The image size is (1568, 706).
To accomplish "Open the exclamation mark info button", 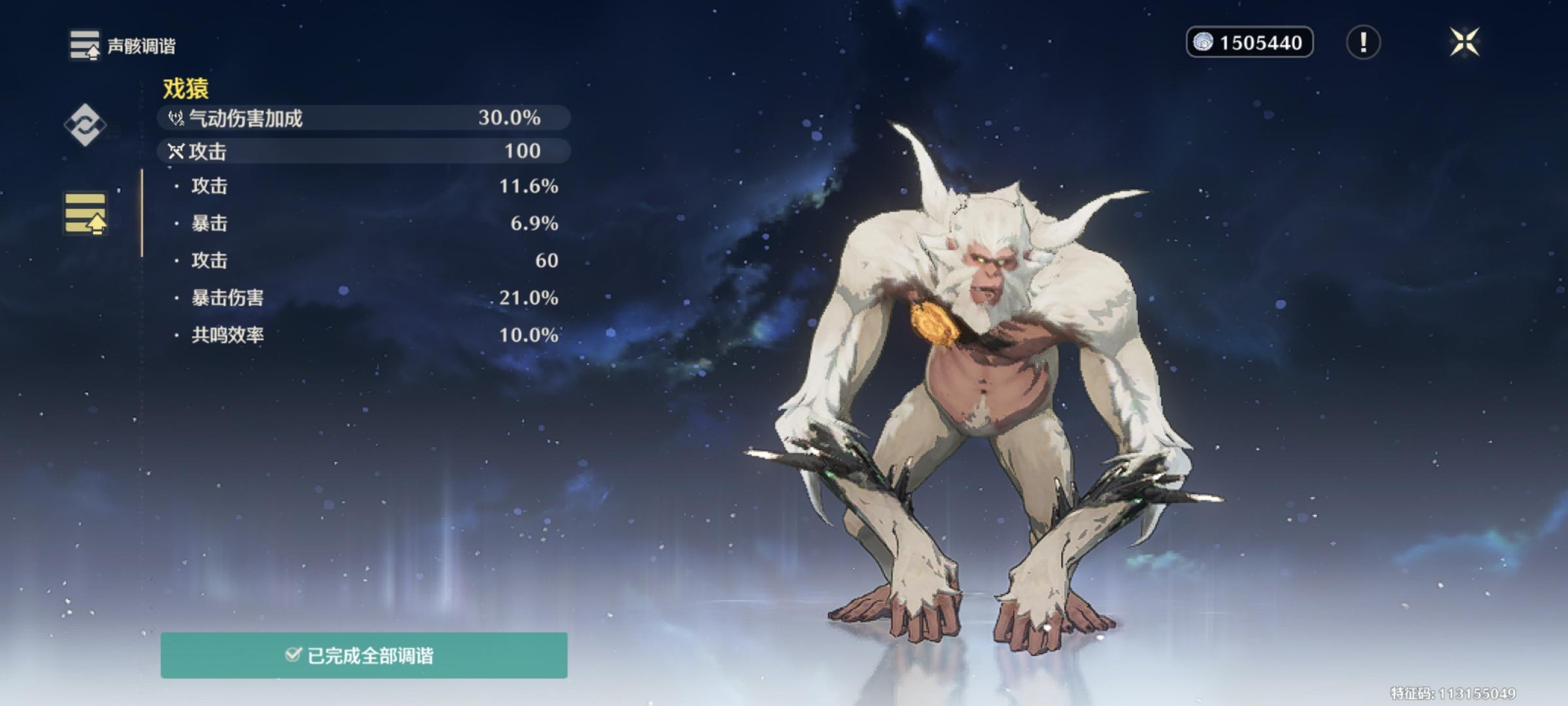I will 1363,42.
